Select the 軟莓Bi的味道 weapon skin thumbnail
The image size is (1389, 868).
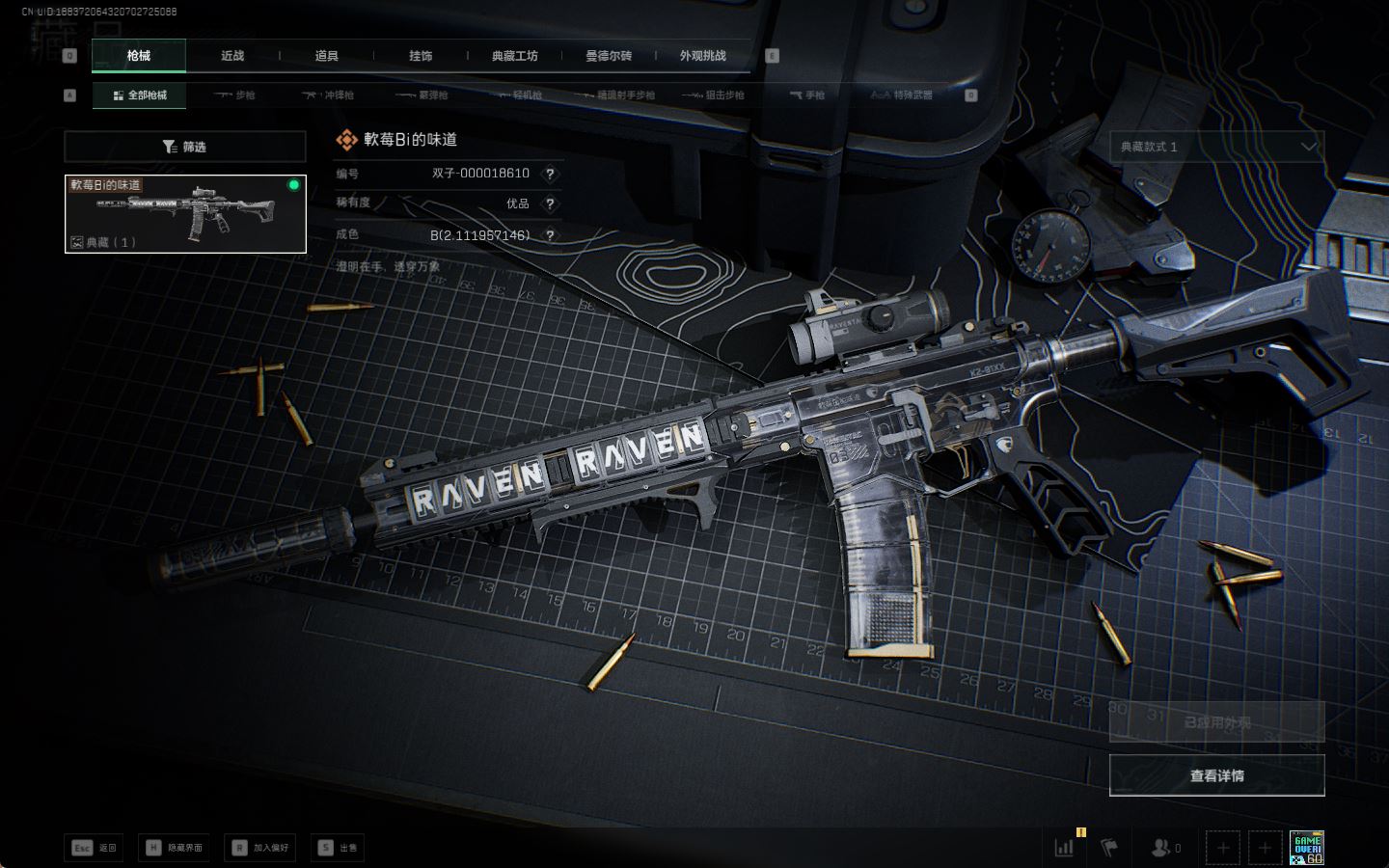pos(185,214)
